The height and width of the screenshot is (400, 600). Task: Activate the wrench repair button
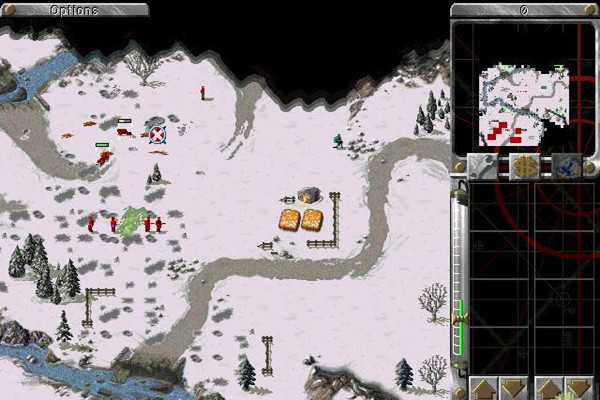[484, 166]
